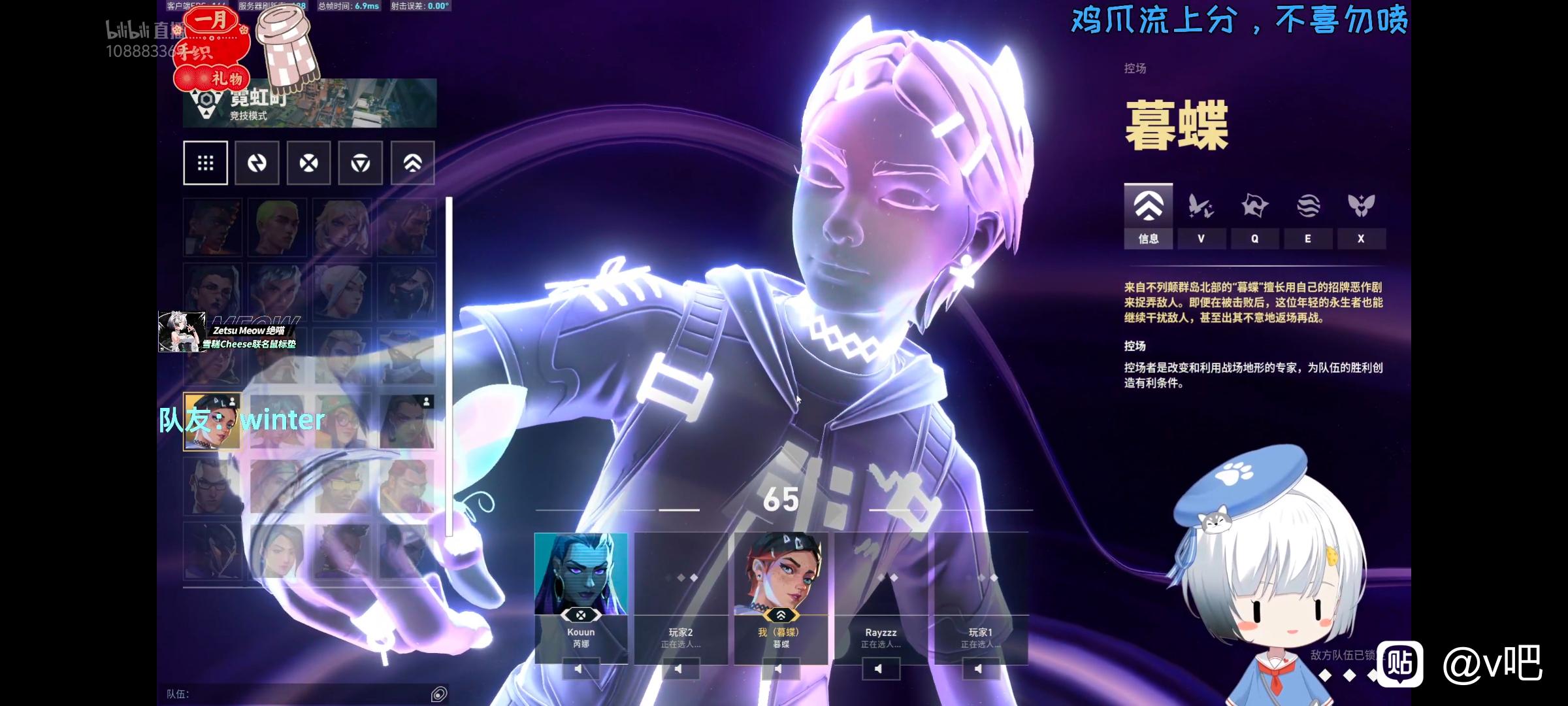Viewport: 1568px width, 706px height.
Task: Mute Kouun's voice with the speaker icon
Action: pos(579,669)
